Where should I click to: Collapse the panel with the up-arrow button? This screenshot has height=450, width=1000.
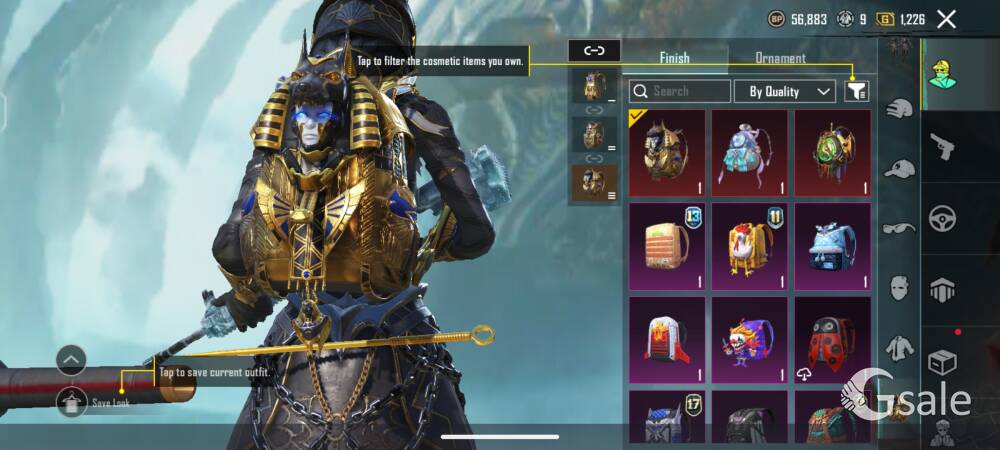(71, 359)
